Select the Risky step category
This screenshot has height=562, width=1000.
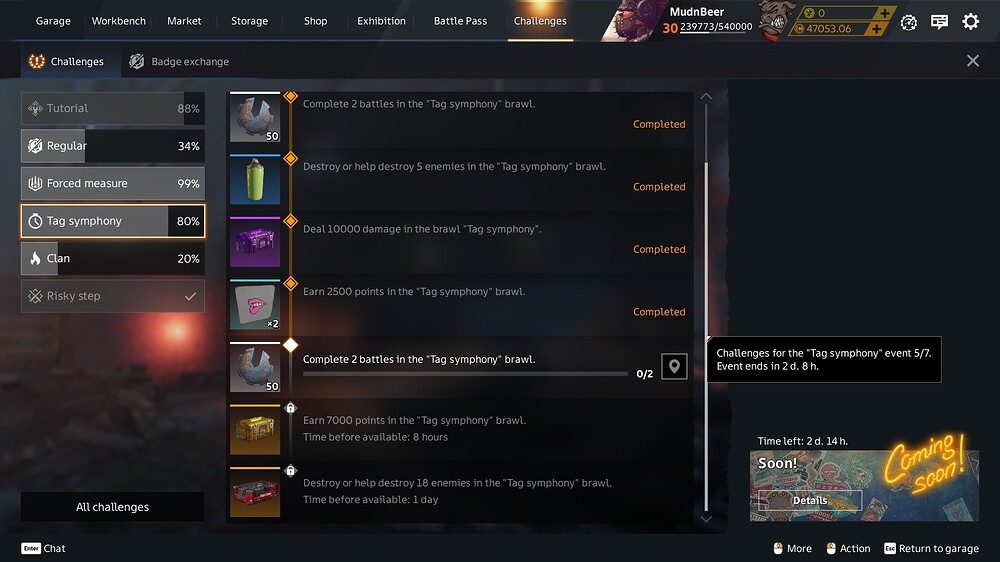coord(112,297)
